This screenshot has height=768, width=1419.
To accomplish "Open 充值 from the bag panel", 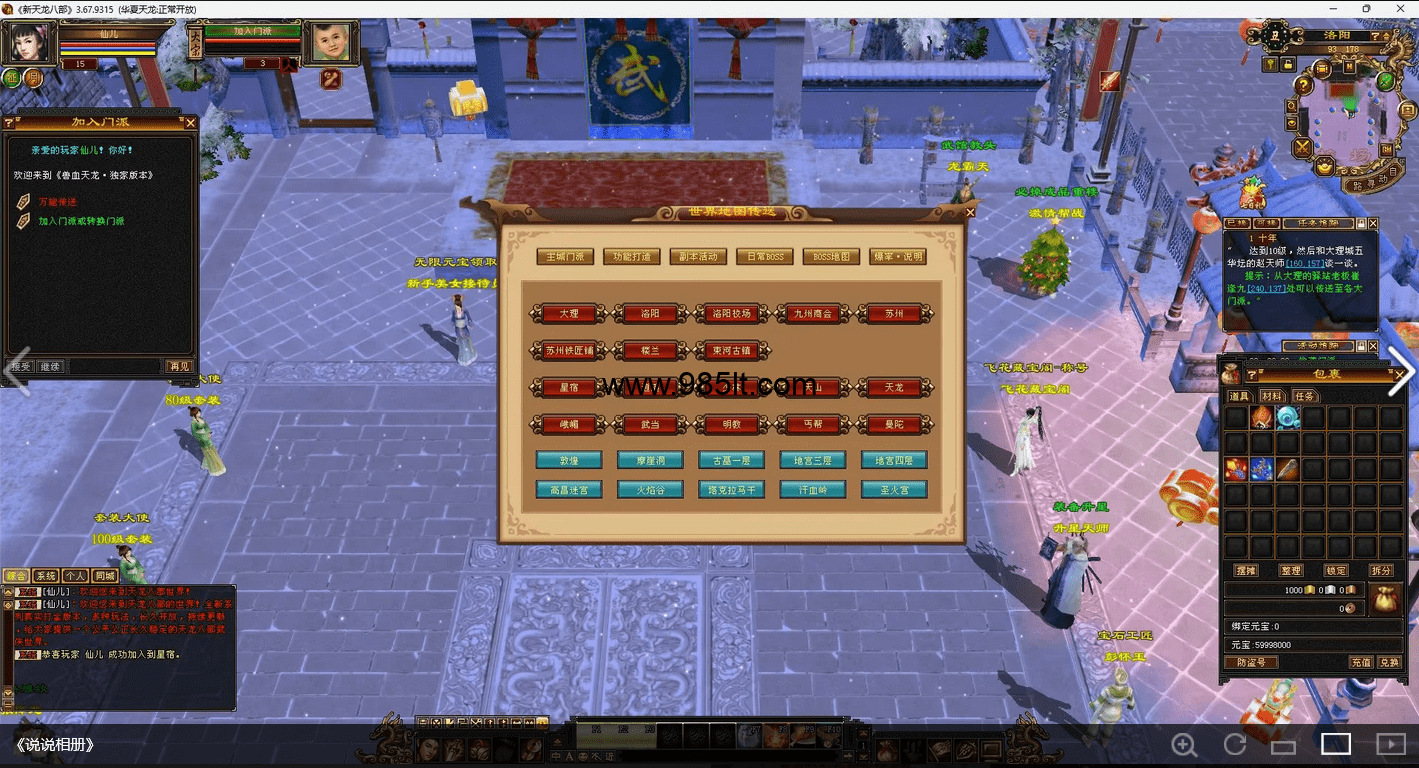I will click(1361, 662).
